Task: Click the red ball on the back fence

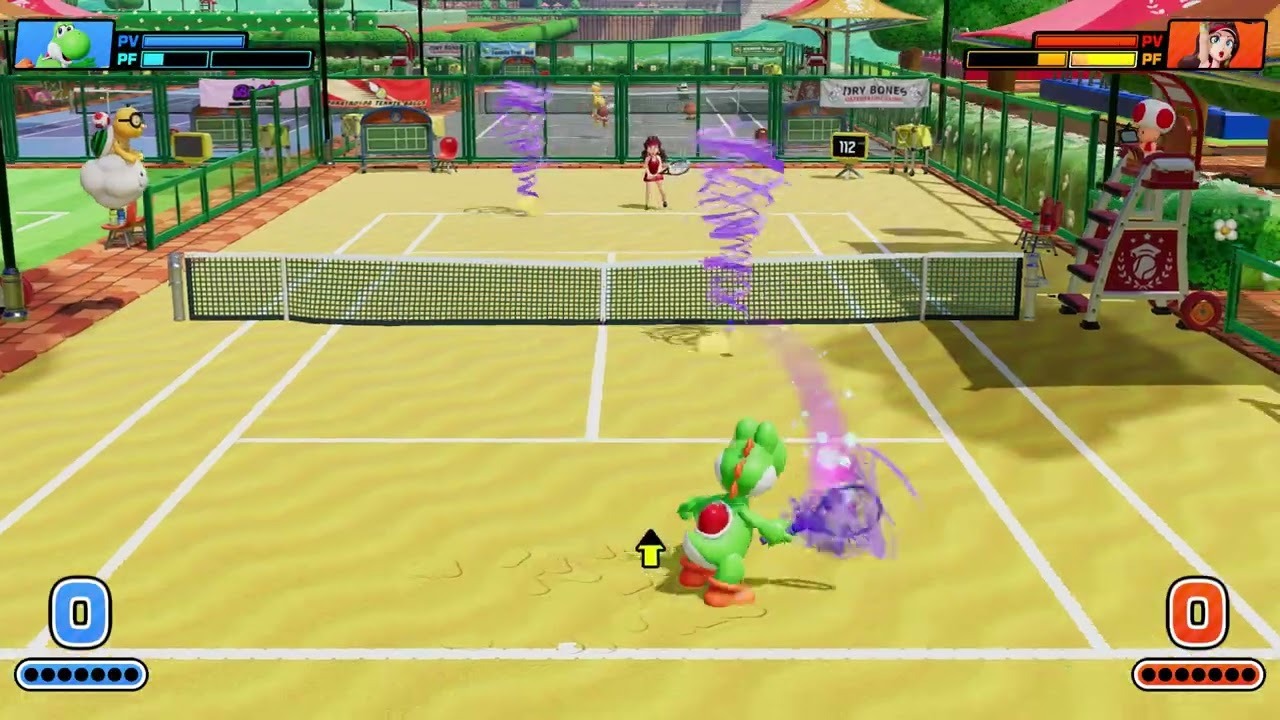Action: (448, 148)
